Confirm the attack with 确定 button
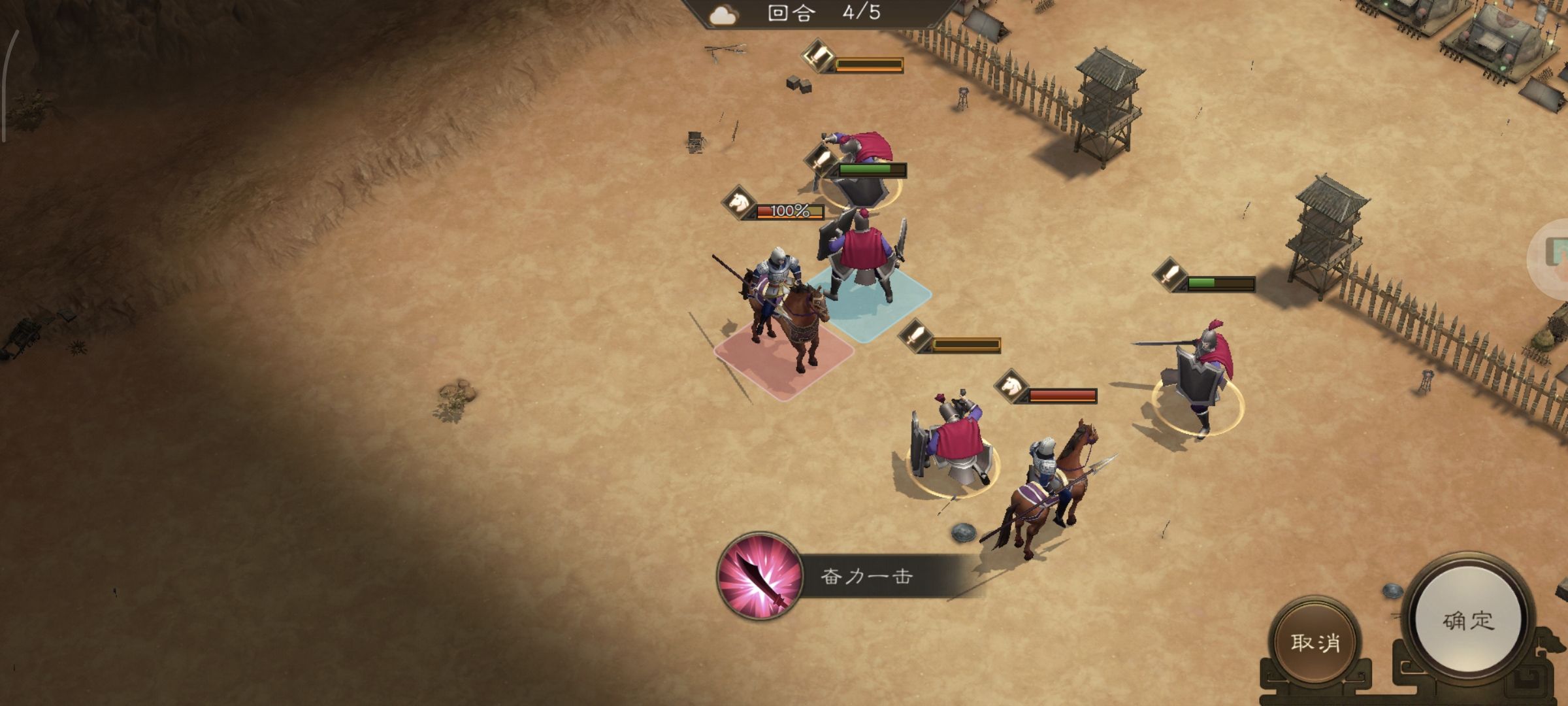 [1467, 620]
